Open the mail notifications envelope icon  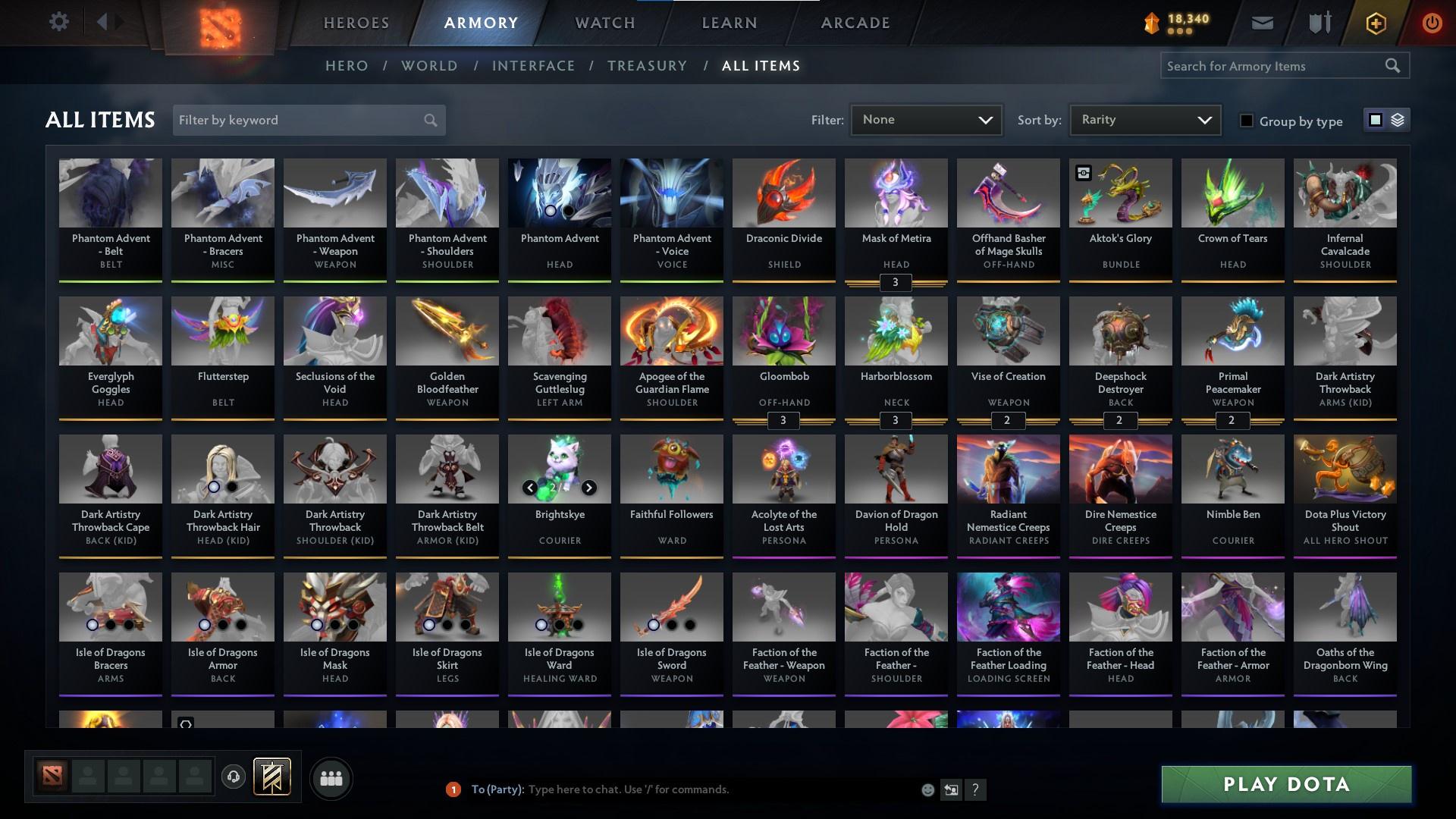tap(1263, 23)
